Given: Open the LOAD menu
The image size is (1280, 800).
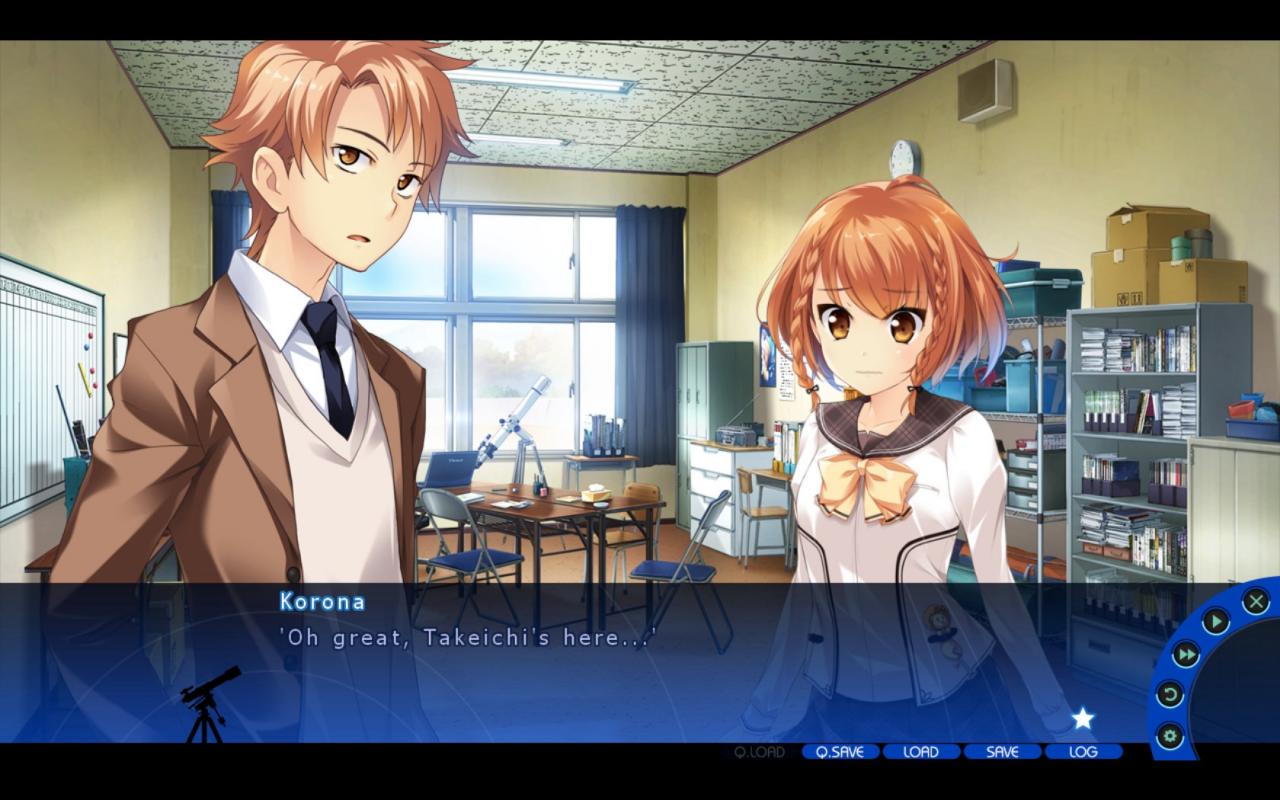Looking at the screenshot, I should [921, 752].
